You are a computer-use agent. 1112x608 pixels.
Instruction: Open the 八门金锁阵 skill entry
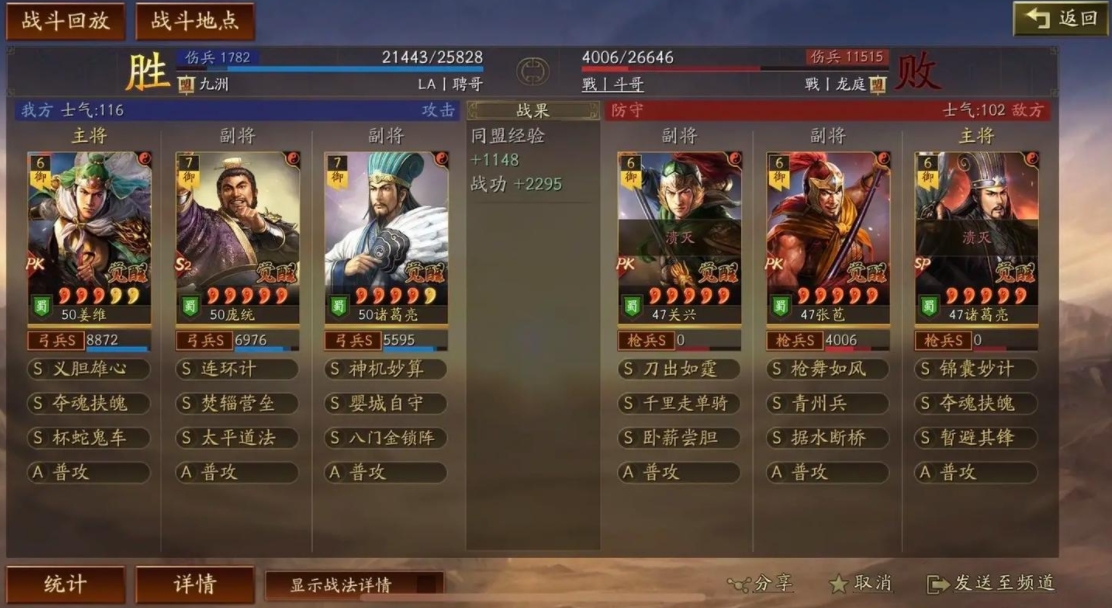coord(386,438)
